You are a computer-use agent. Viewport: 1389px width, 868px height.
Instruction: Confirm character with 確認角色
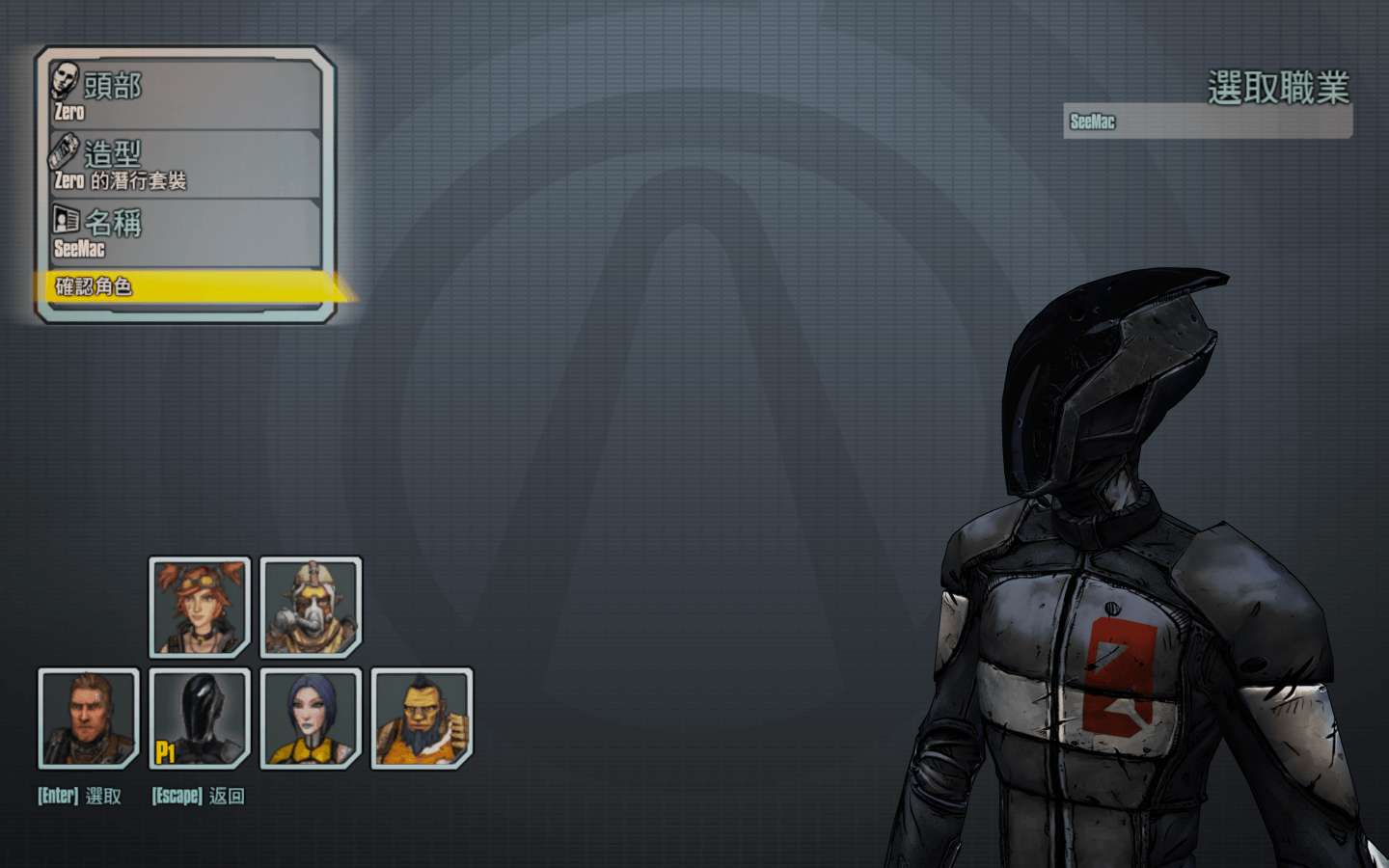coord(183,286)
